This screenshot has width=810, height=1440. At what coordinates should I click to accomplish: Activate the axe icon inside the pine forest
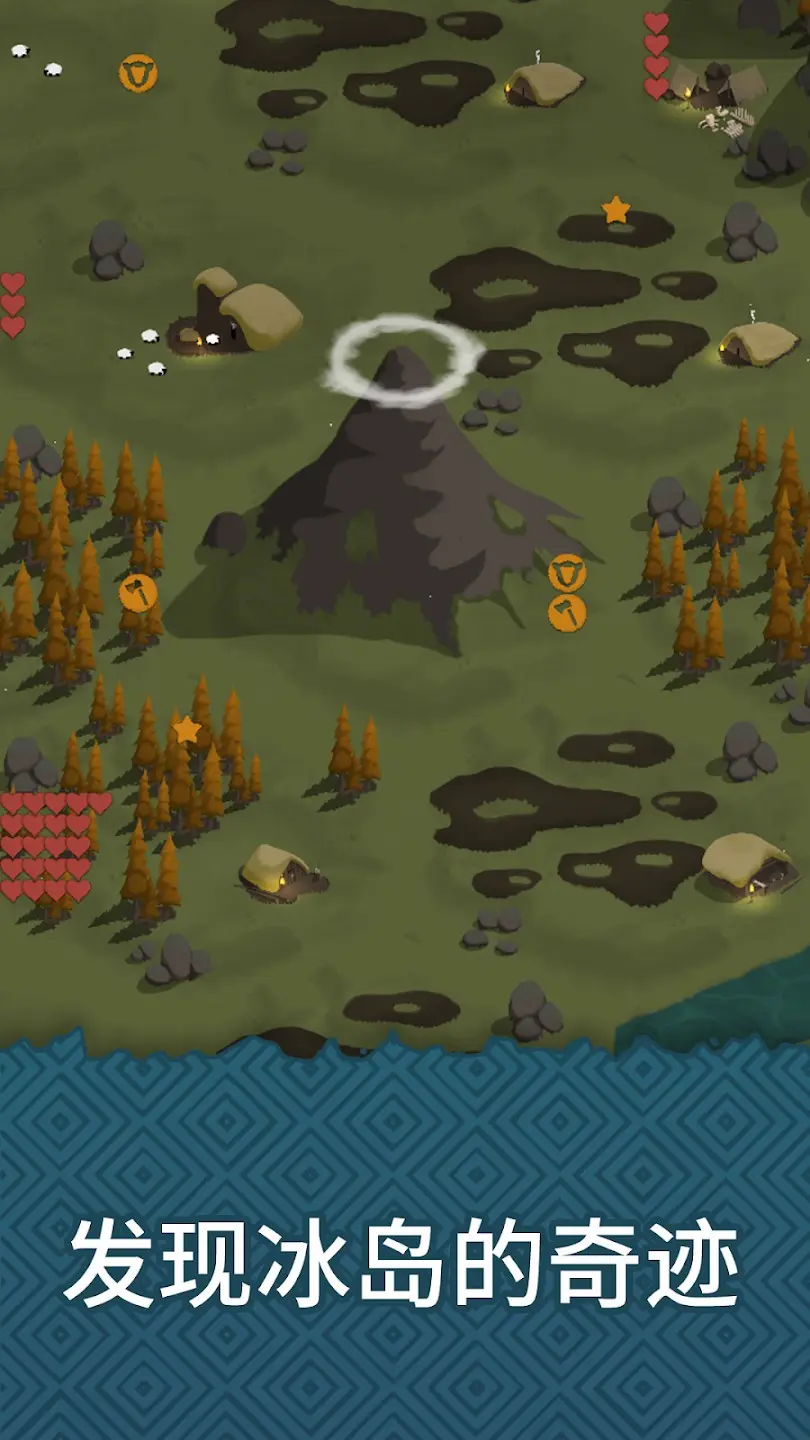[138, 593]
